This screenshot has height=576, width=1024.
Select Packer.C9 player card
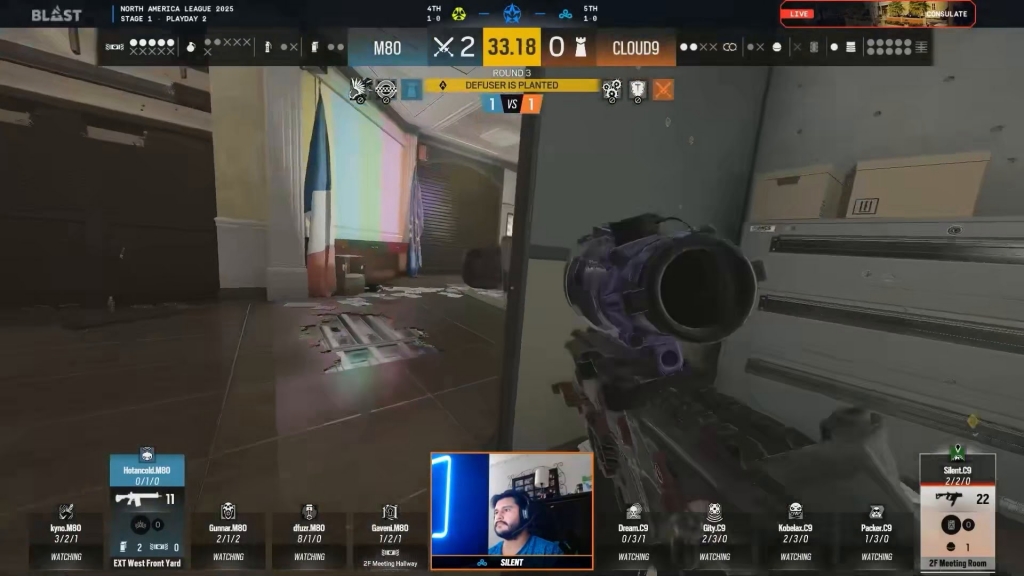876,535
